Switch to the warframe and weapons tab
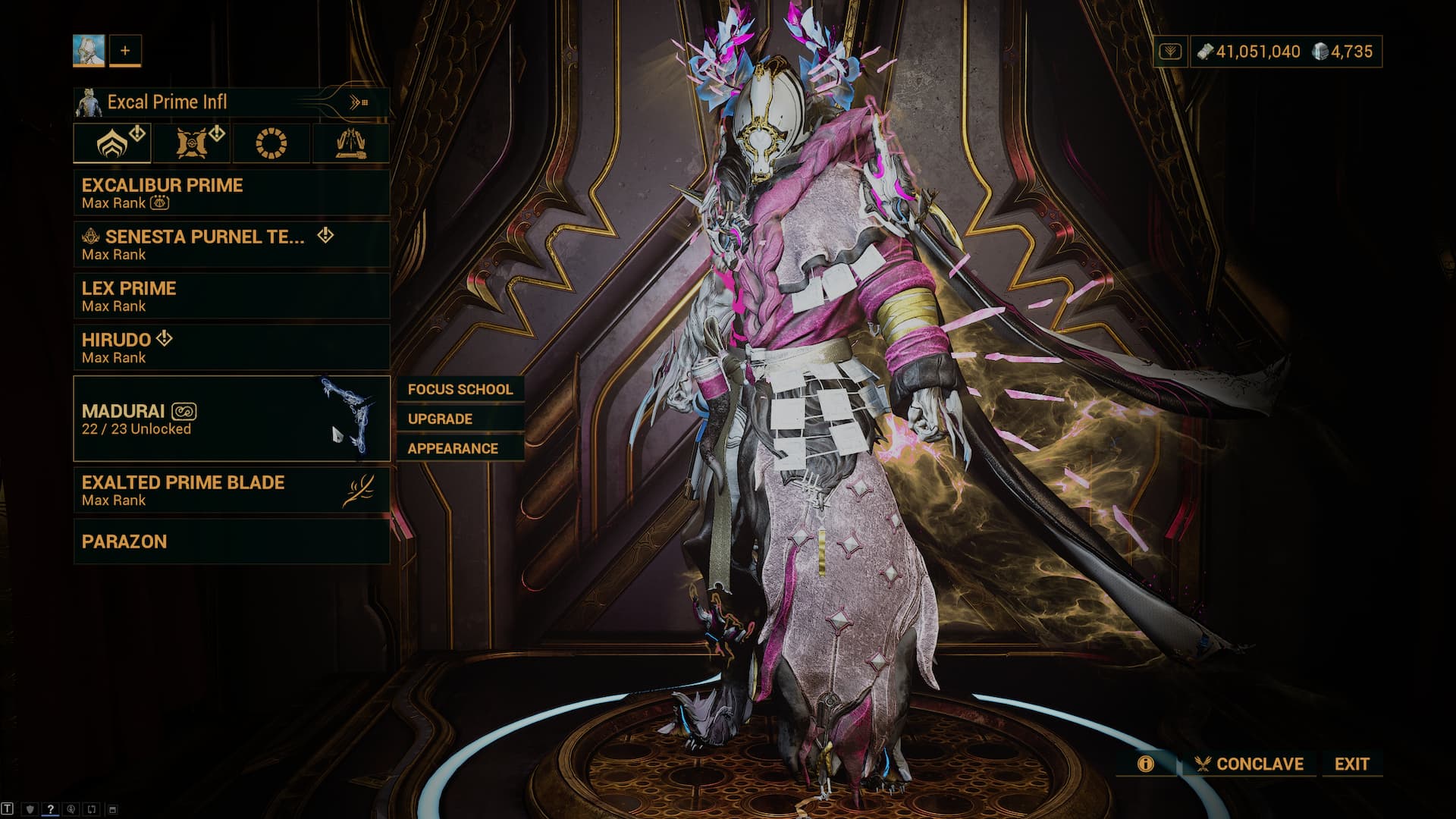 tap(112, 143)
